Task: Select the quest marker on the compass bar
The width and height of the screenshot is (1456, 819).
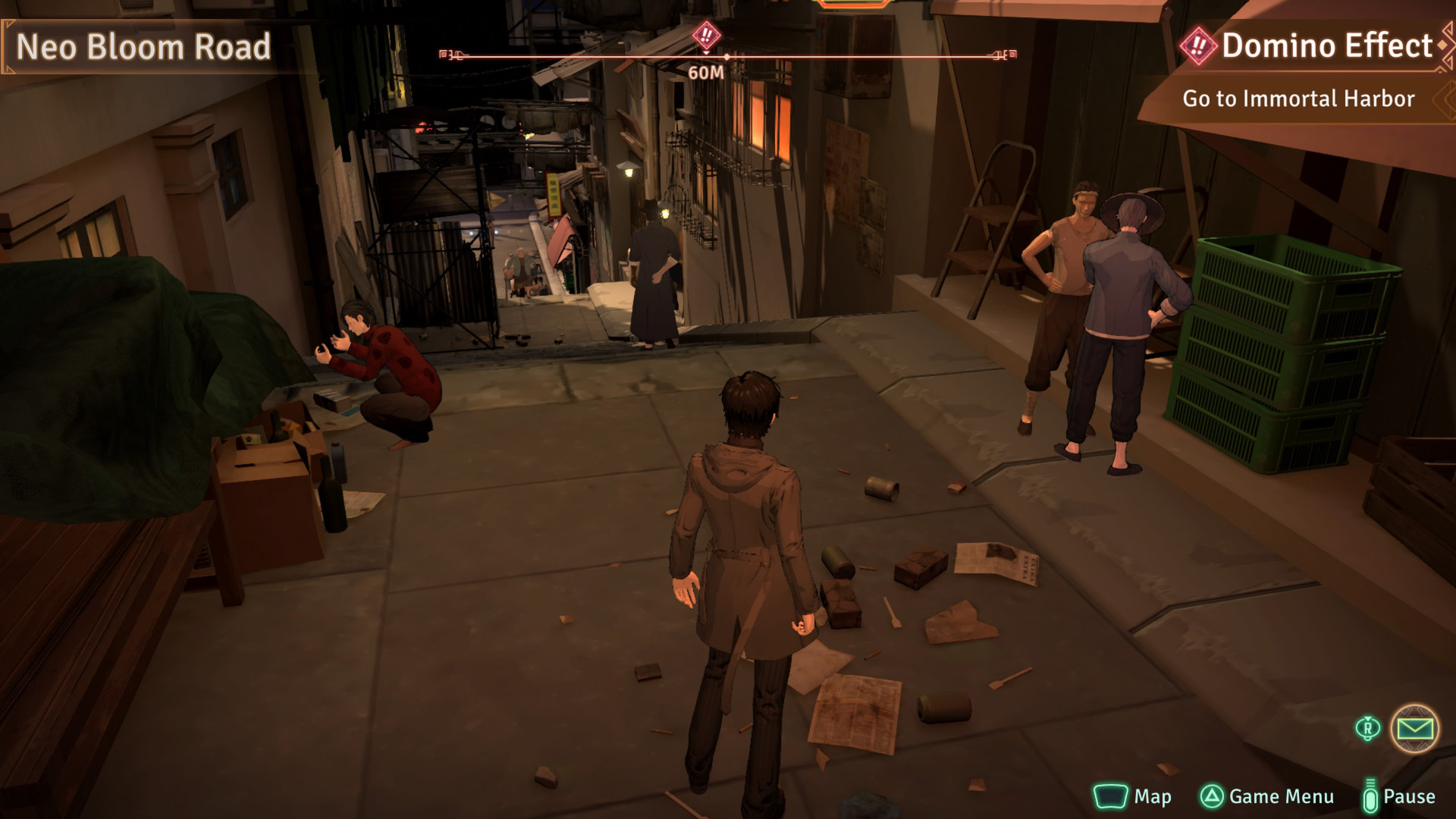Action: pos(706,35)
